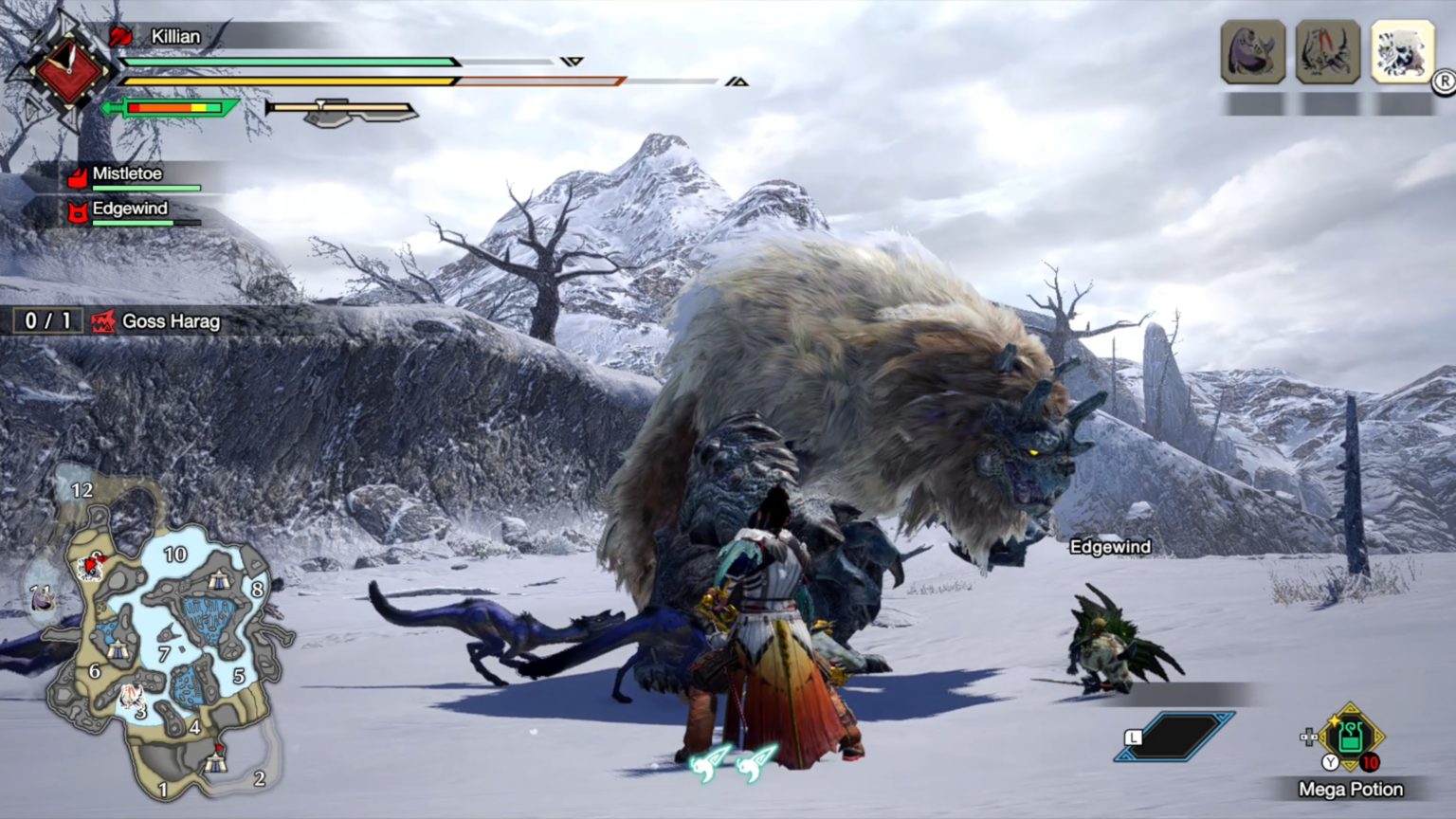The image size is (1456, 819).
Task: Click the middle monster icon beside Goss Harag
Action: 1326,52
